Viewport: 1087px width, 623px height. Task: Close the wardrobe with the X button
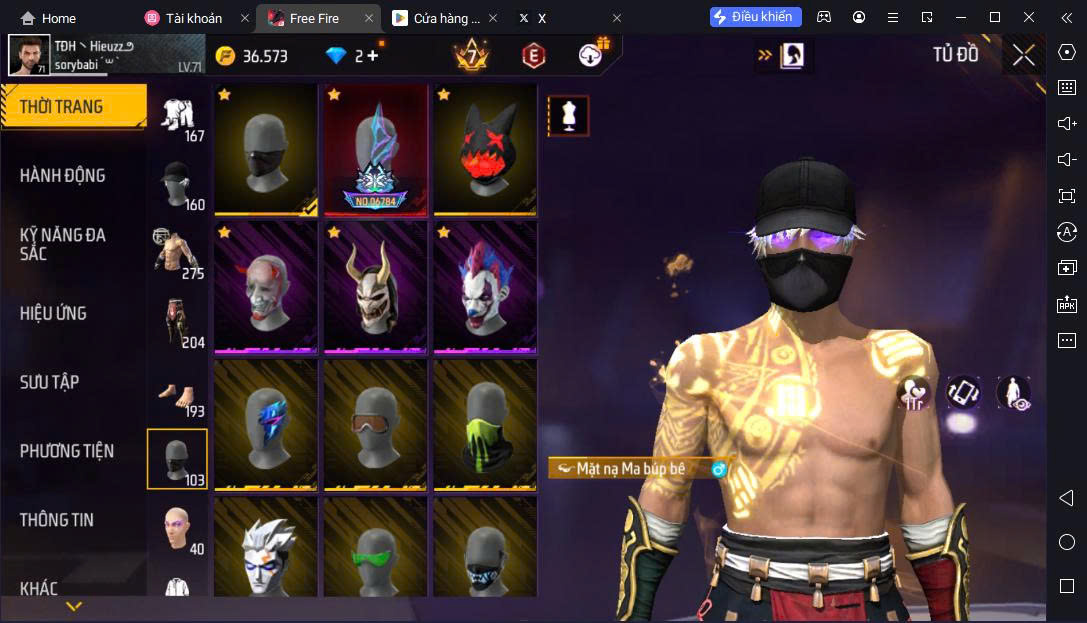(x=1023, y=55)
